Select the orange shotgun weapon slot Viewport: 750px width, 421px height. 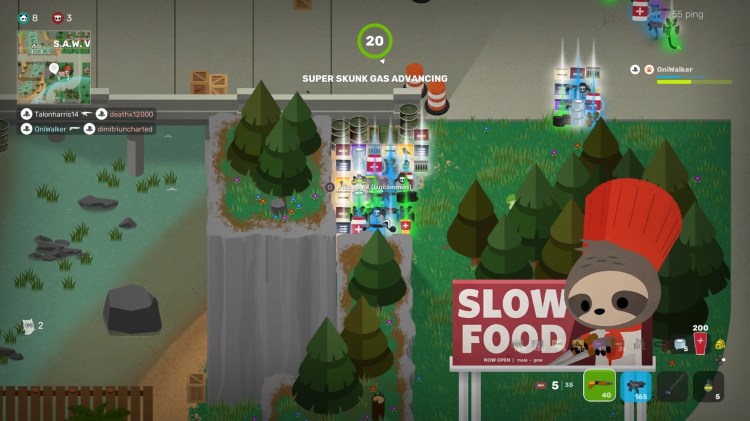[x=599, y=386]
